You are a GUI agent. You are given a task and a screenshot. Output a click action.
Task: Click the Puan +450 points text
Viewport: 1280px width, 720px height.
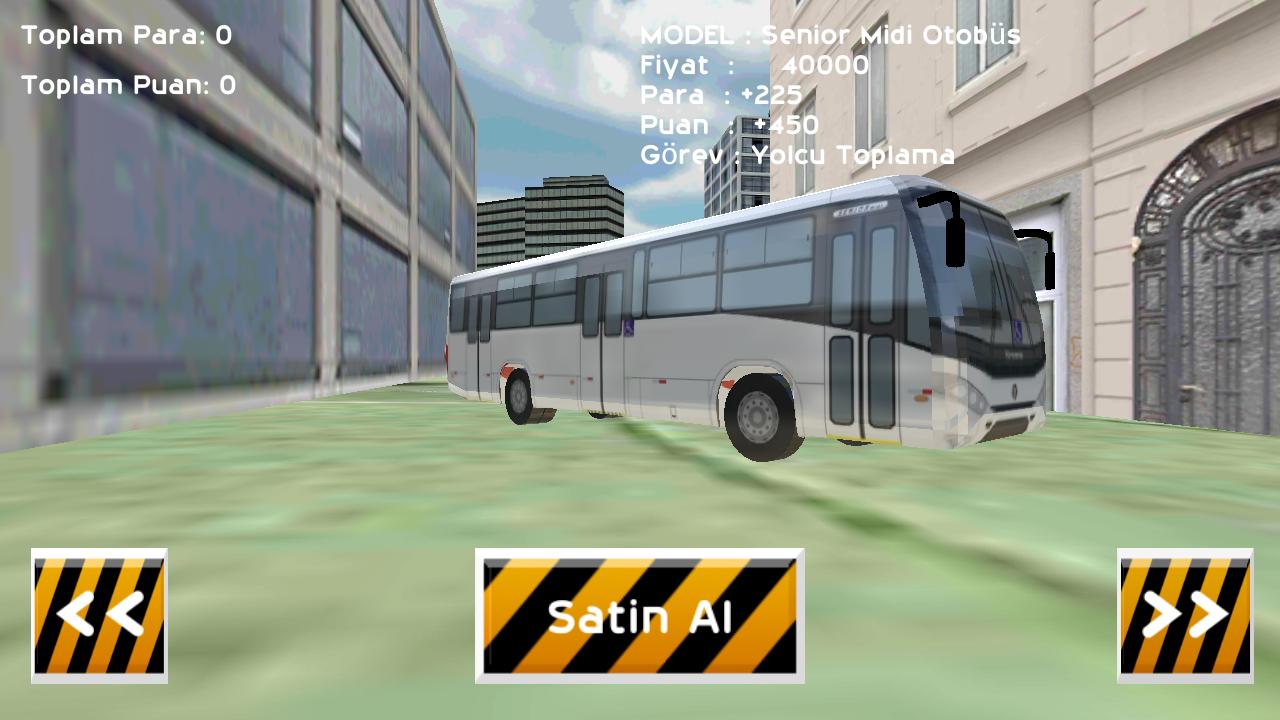click(x=725, y=126)
